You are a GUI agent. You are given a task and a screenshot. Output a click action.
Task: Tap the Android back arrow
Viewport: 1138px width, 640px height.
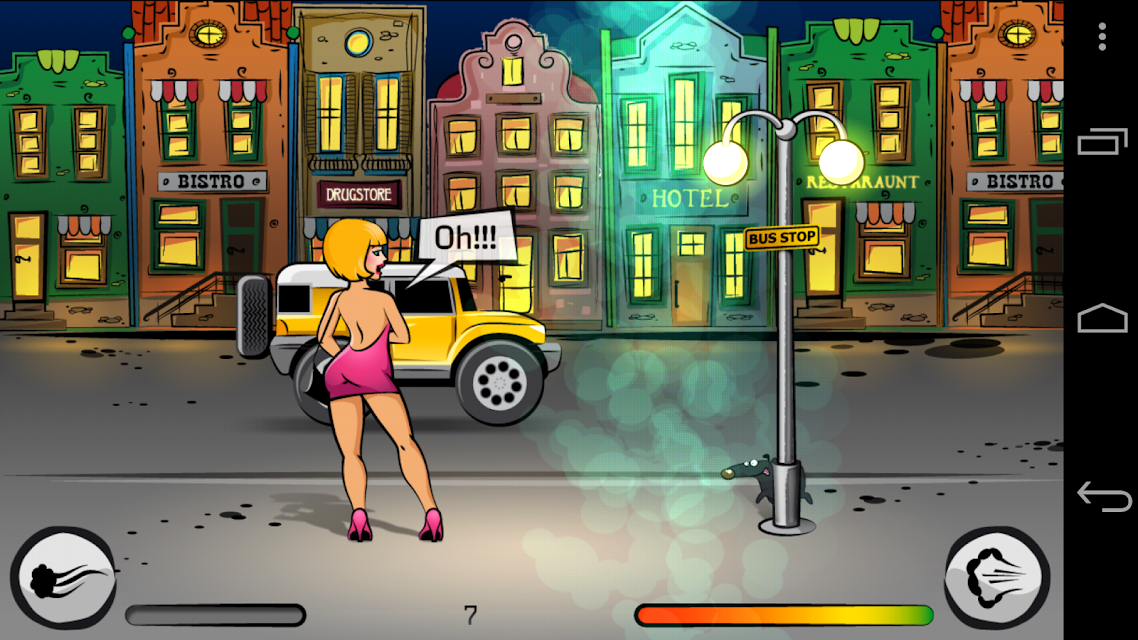1102,496
